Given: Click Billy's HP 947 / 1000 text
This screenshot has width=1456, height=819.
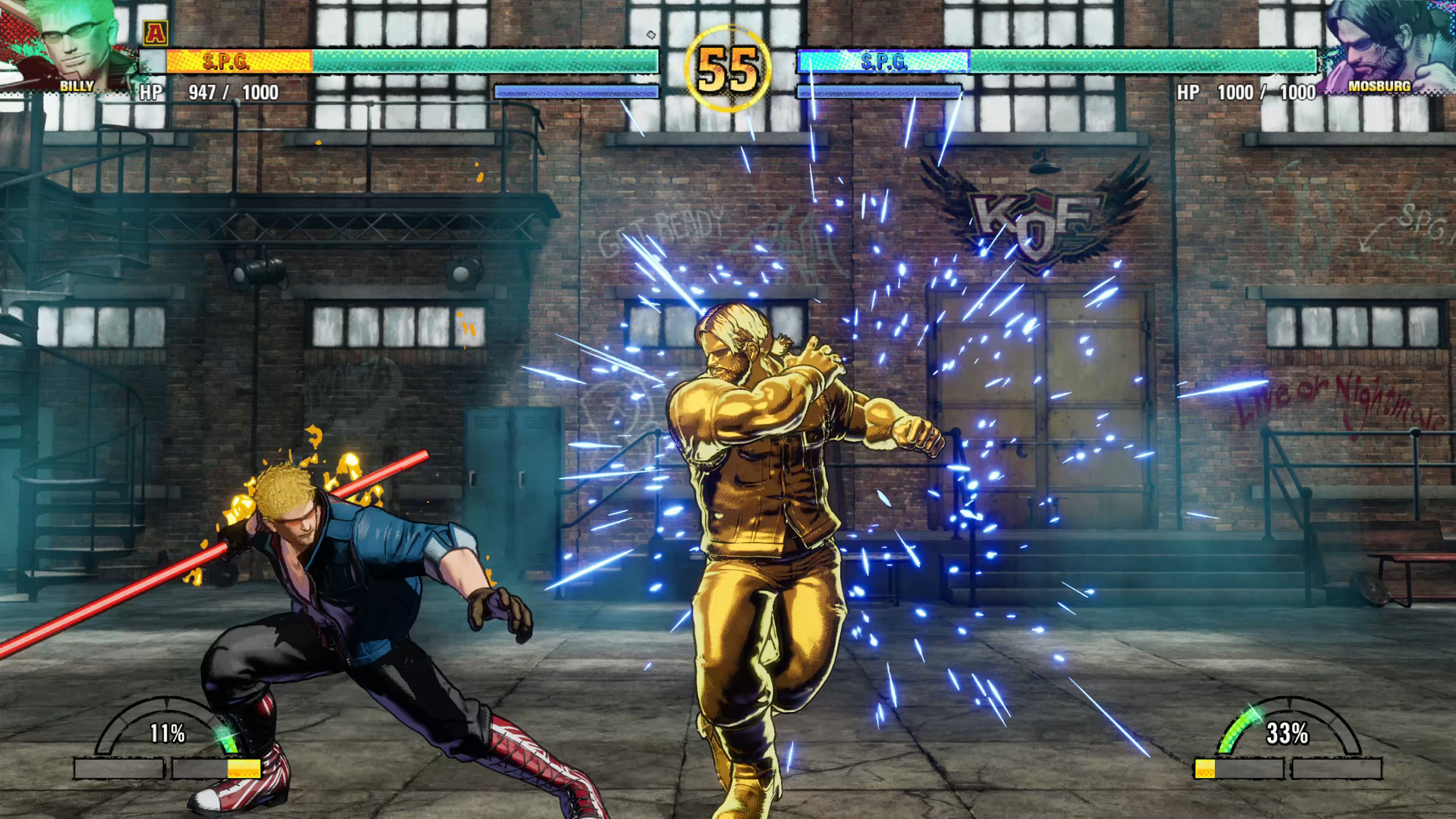Looking at the screenshot, I should [x=209, y=92].
